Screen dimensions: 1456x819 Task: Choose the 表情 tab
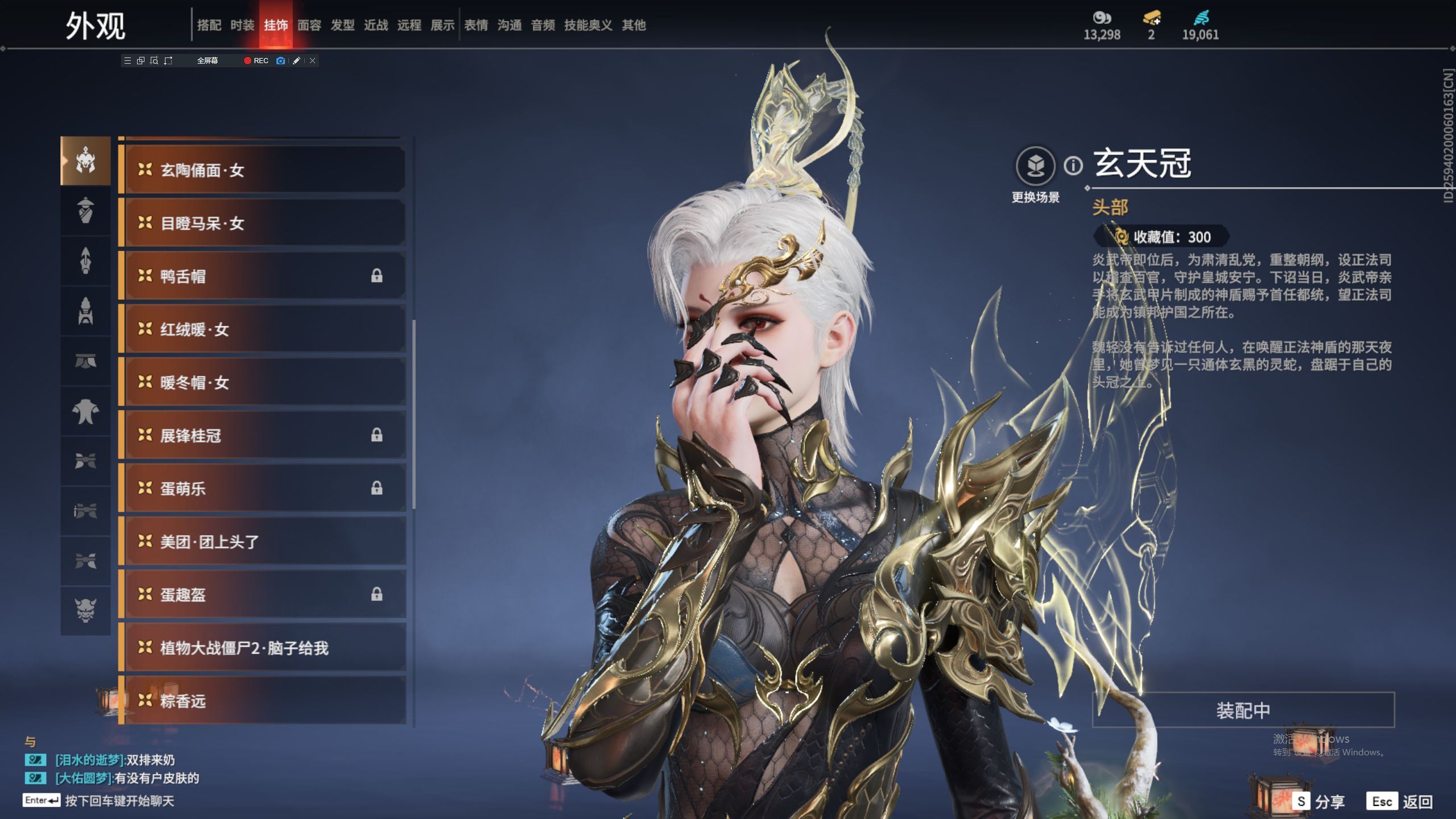[476, 25]
